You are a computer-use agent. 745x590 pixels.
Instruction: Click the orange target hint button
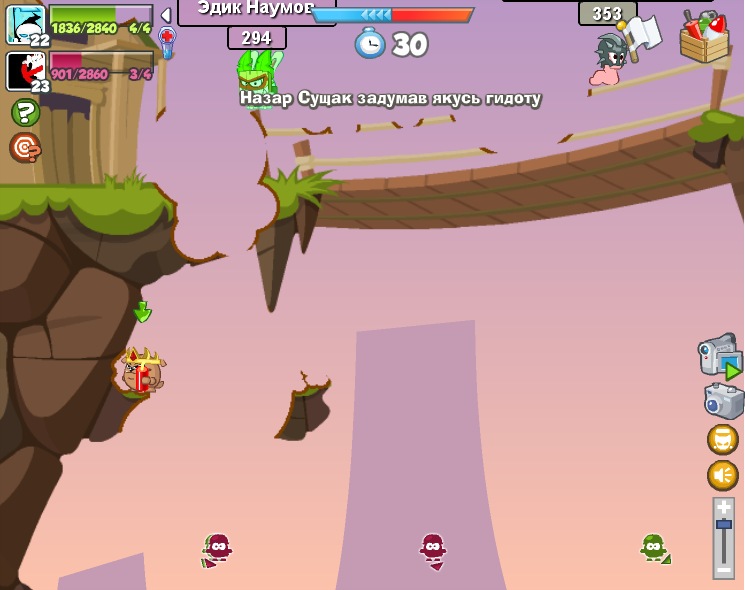pos(25,148)
